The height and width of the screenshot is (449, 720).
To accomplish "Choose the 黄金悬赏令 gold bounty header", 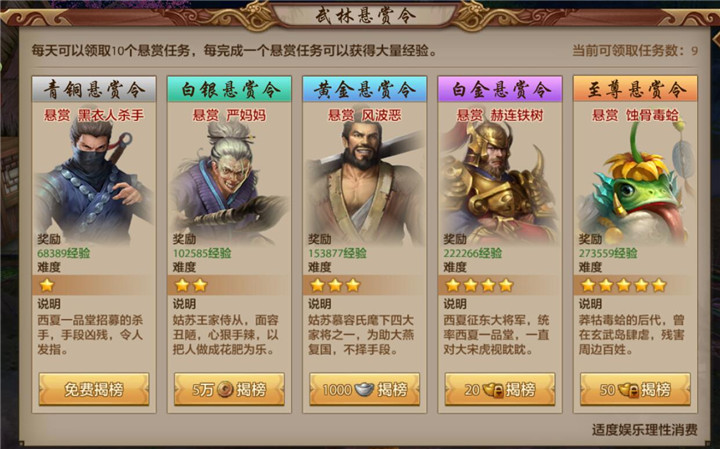I will point(364,89).
